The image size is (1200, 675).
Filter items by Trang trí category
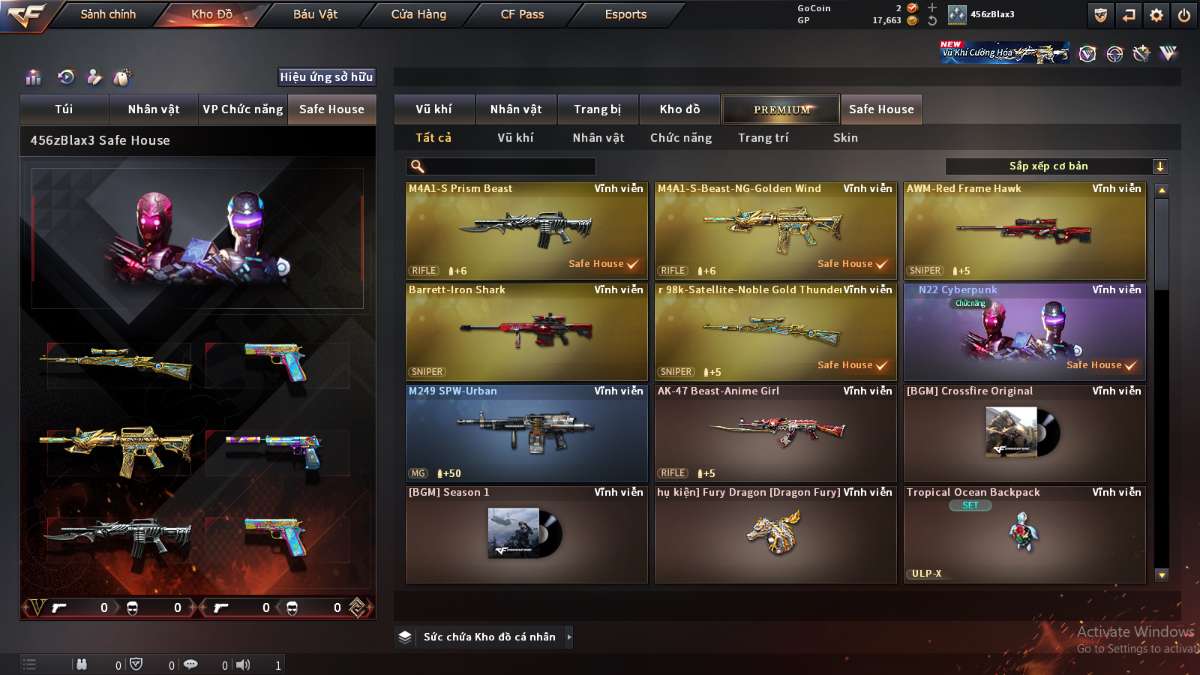(763, 138)
